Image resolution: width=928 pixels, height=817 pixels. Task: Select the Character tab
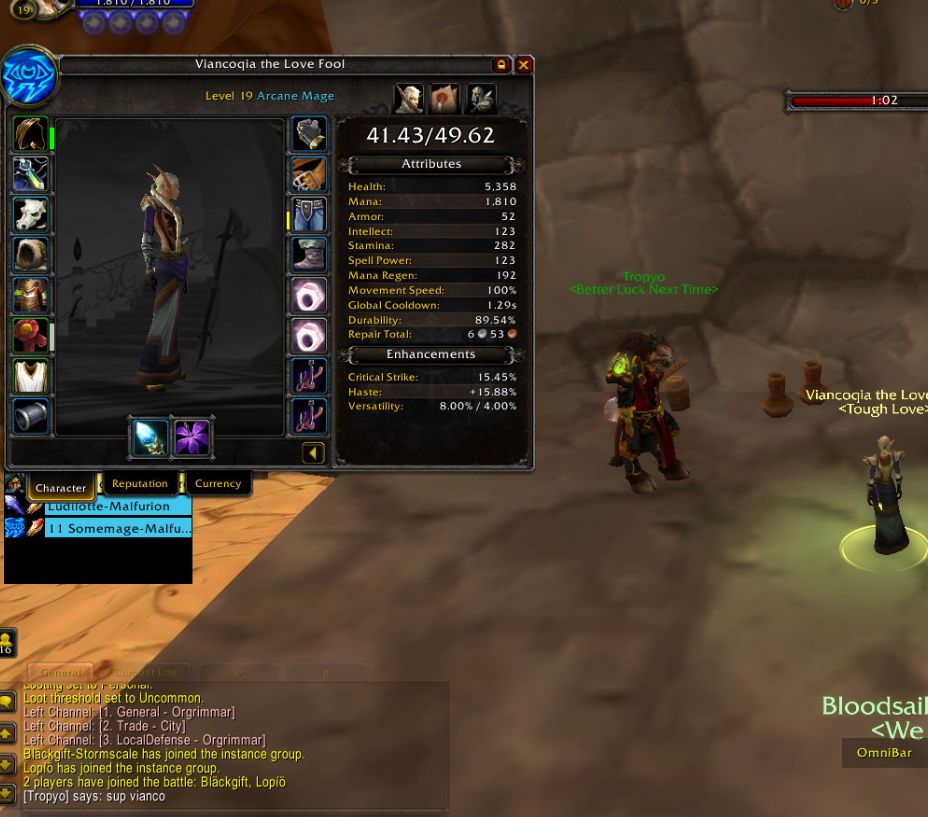[x=61, y=488]
